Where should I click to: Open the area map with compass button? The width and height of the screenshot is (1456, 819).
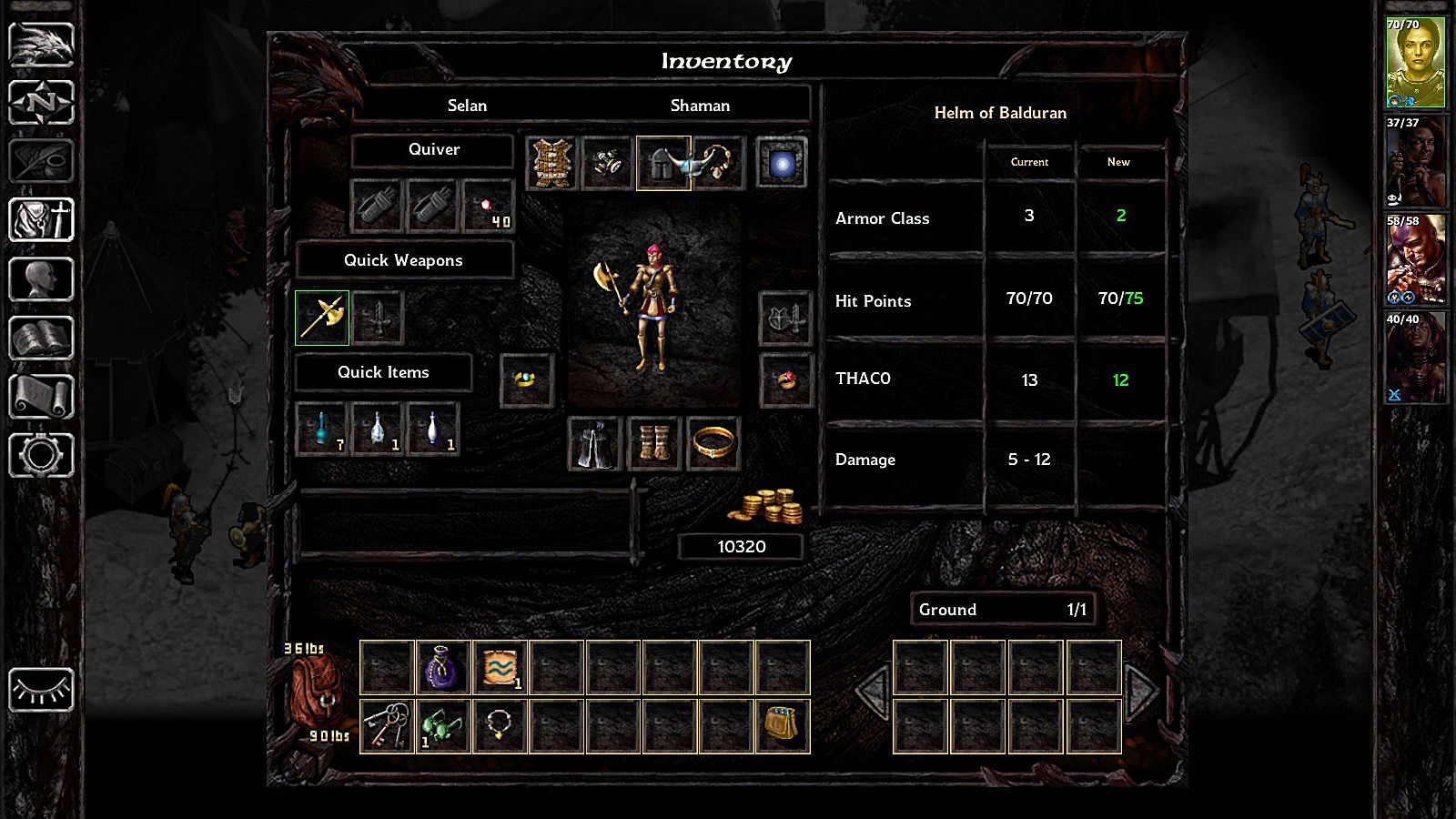[x=41, y=102]
